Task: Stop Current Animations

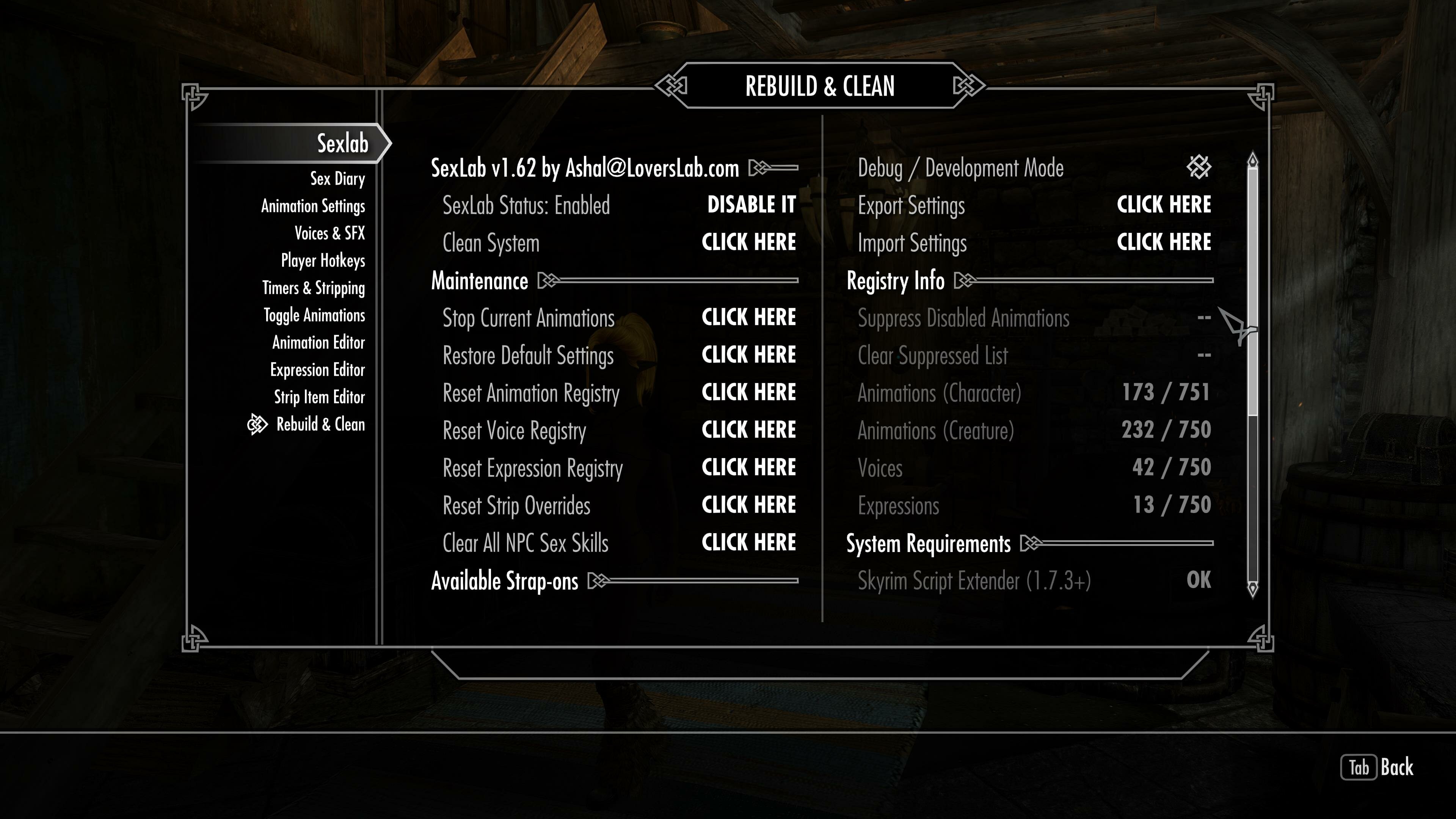Action: 748,318
